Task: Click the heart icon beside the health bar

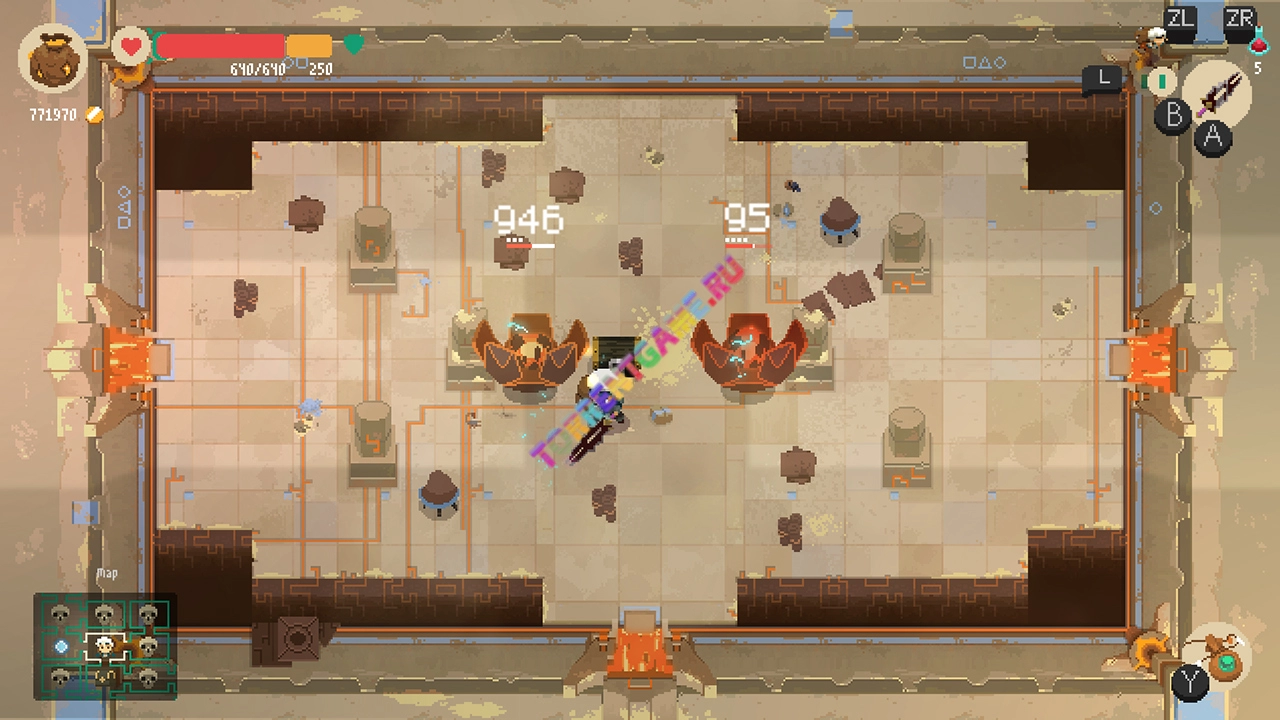Action: point(130,46)
